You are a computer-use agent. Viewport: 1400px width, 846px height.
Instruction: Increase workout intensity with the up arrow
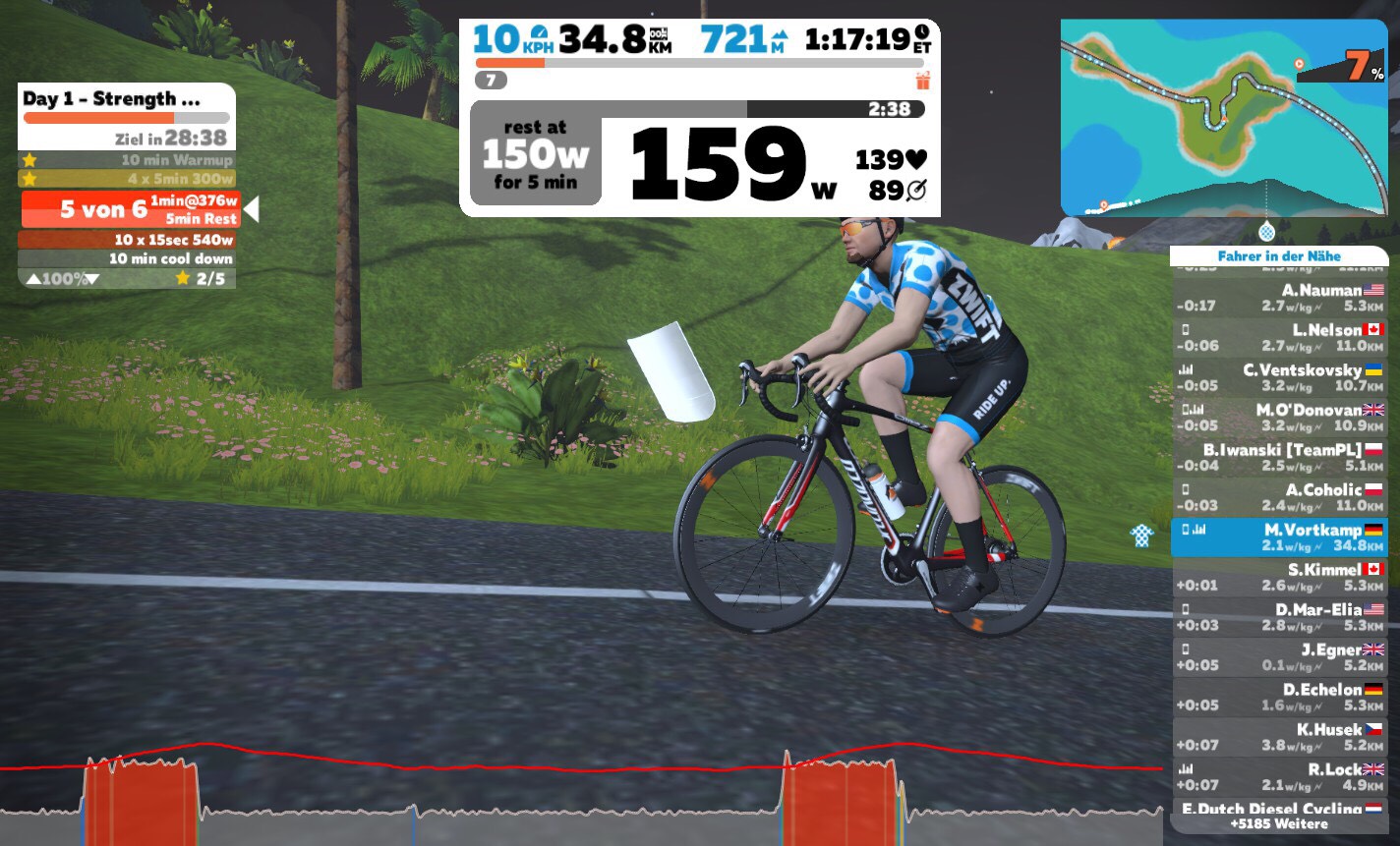tap(33, 279)
